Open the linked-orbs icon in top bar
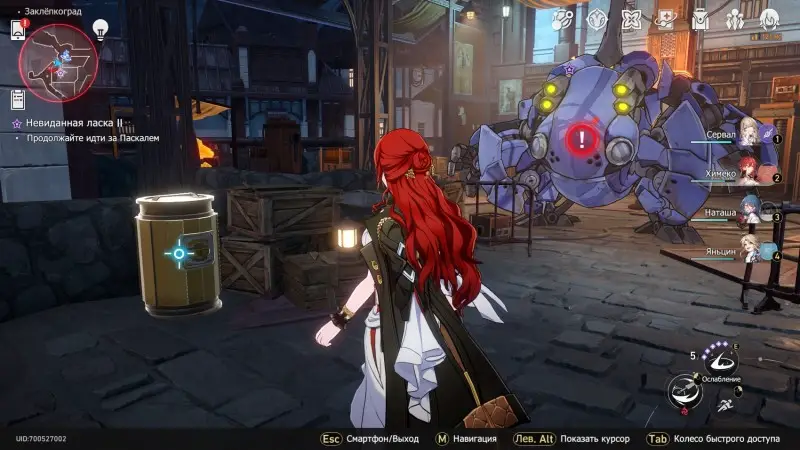This screenshot has height=450, width=800. pos(563,18)
